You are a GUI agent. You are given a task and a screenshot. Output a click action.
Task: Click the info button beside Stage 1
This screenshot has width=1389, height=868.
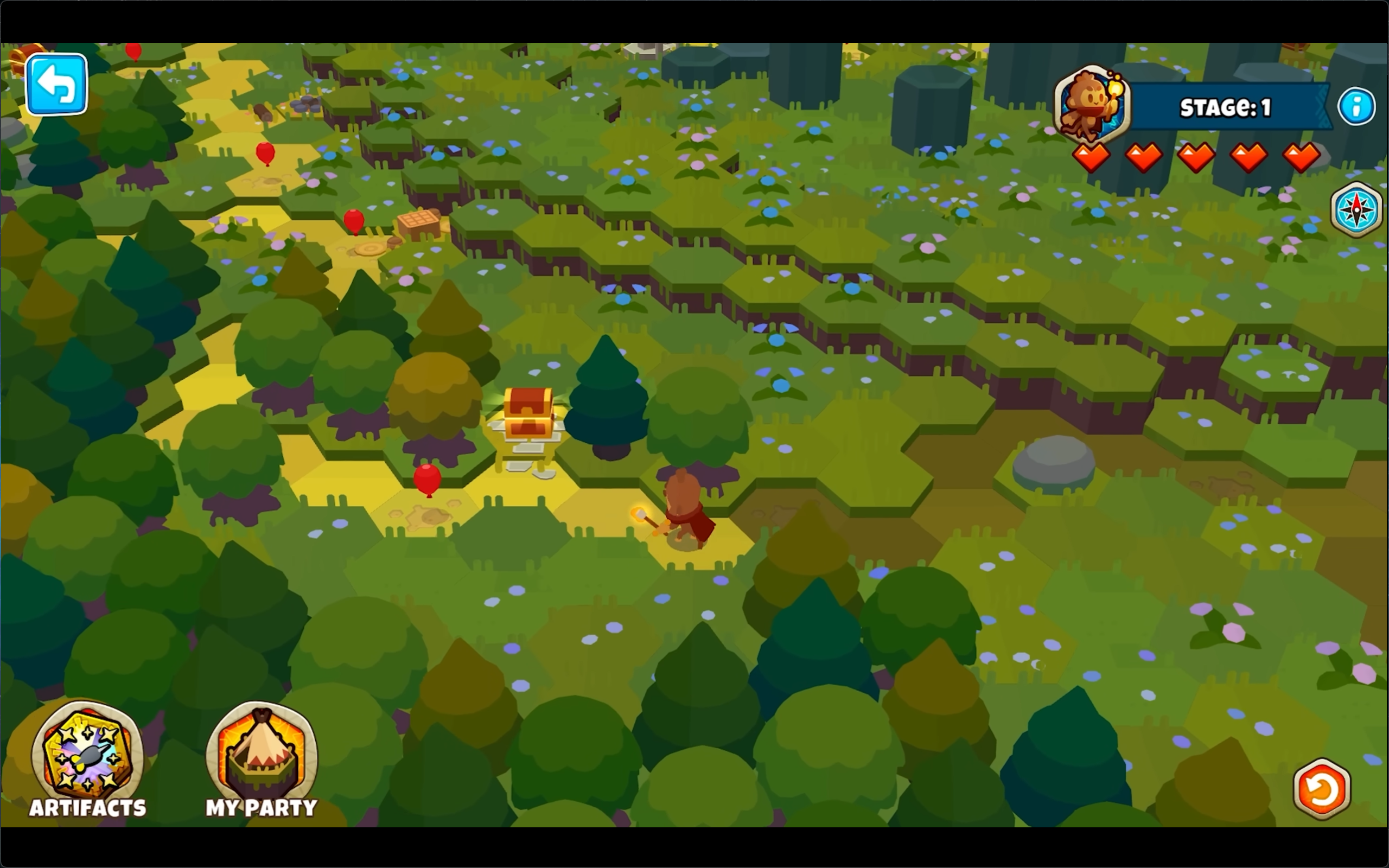[x=1357, y=106]
